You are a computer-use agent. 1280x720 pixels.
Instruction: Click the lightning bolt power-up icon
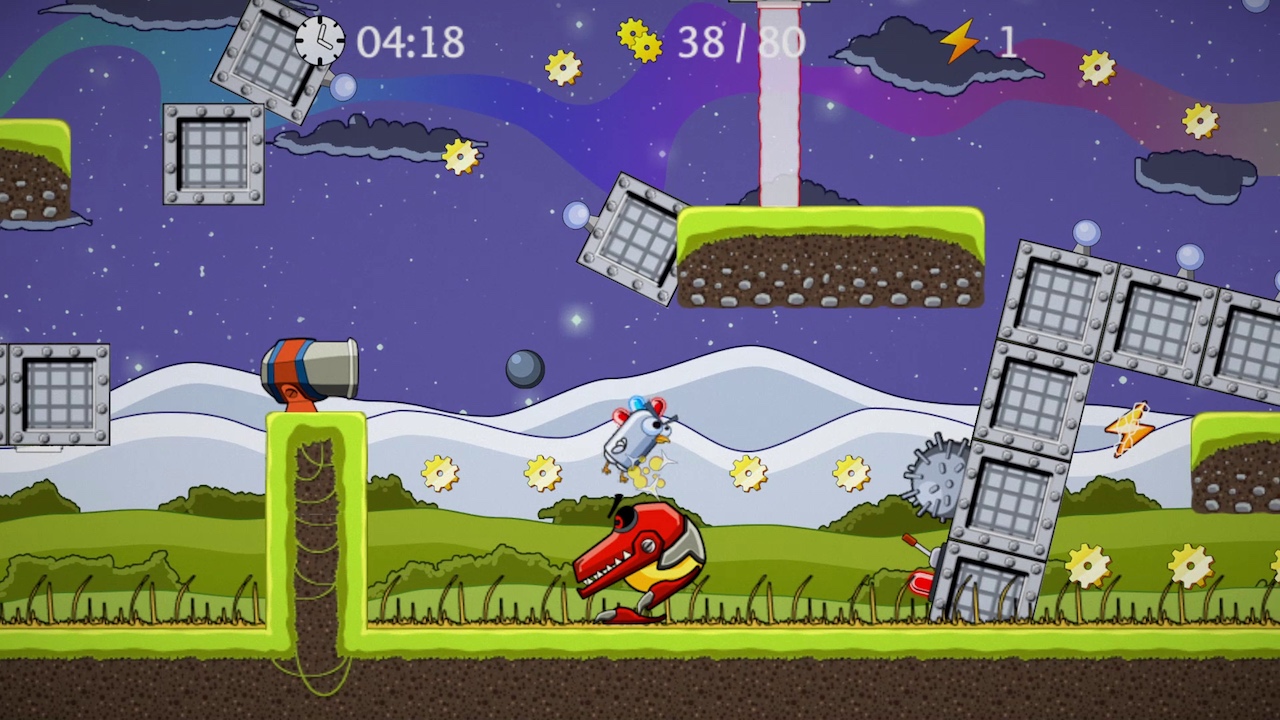pos(958,42)
